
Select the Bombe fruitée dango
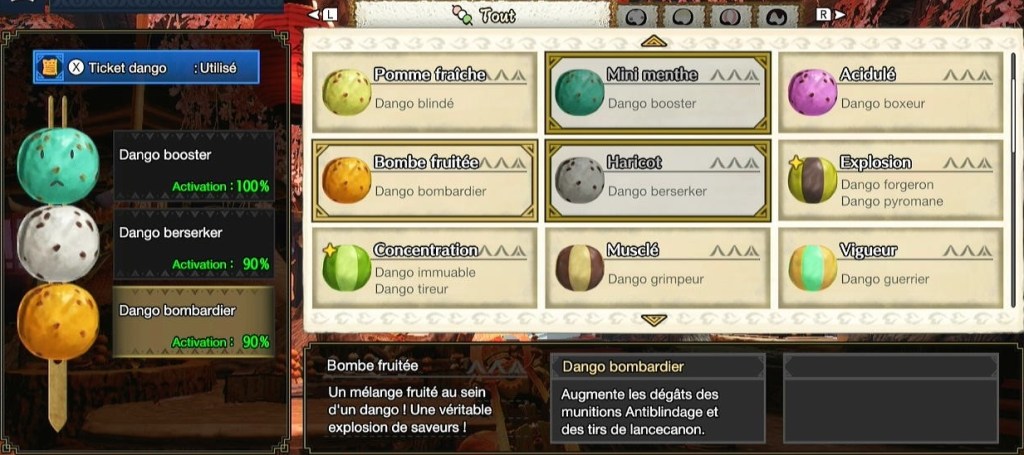click(424, 180)
